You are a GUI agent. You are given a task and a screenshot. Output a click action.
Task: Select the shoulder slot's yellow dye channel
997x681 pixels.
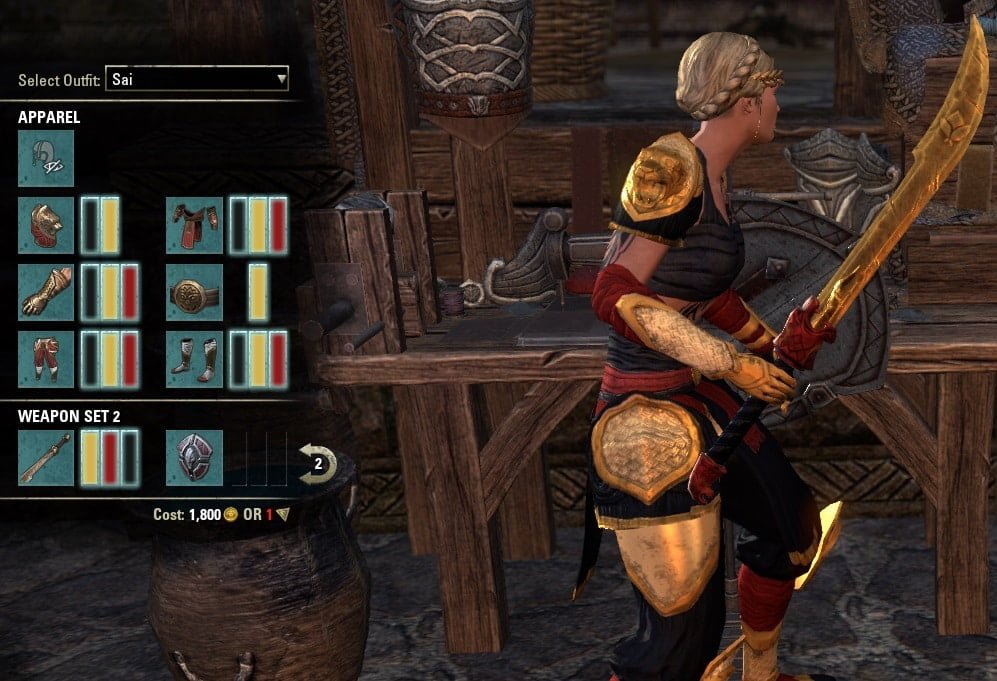click(109, 225)
